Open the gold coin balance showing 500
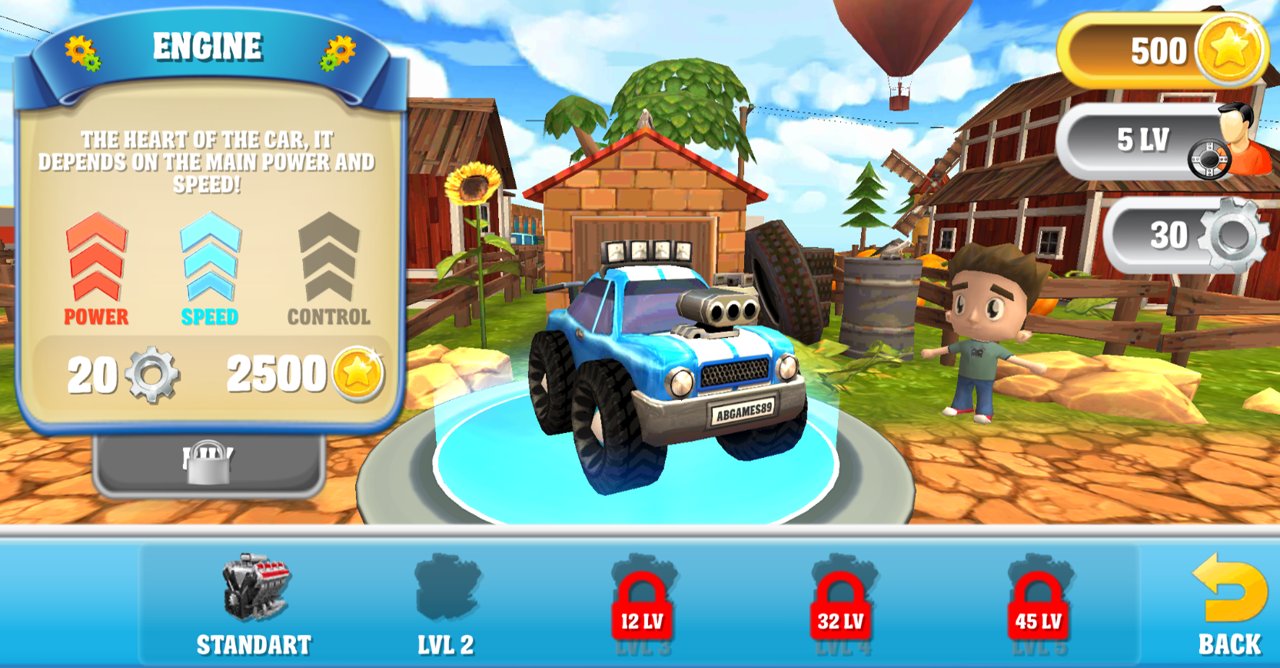Screen dimensions: 1280x668 tap(1165, 51)
